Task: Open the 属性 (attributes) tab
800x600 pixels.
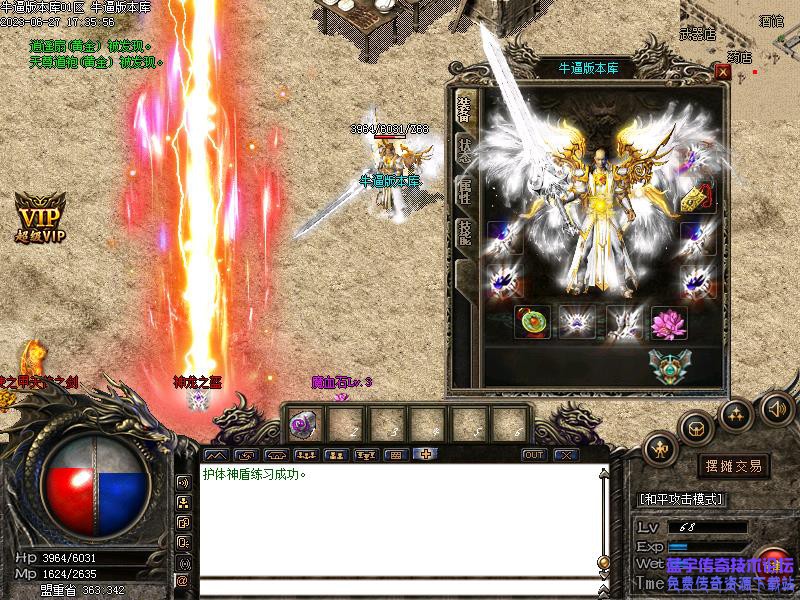Action: coord(465,190)
